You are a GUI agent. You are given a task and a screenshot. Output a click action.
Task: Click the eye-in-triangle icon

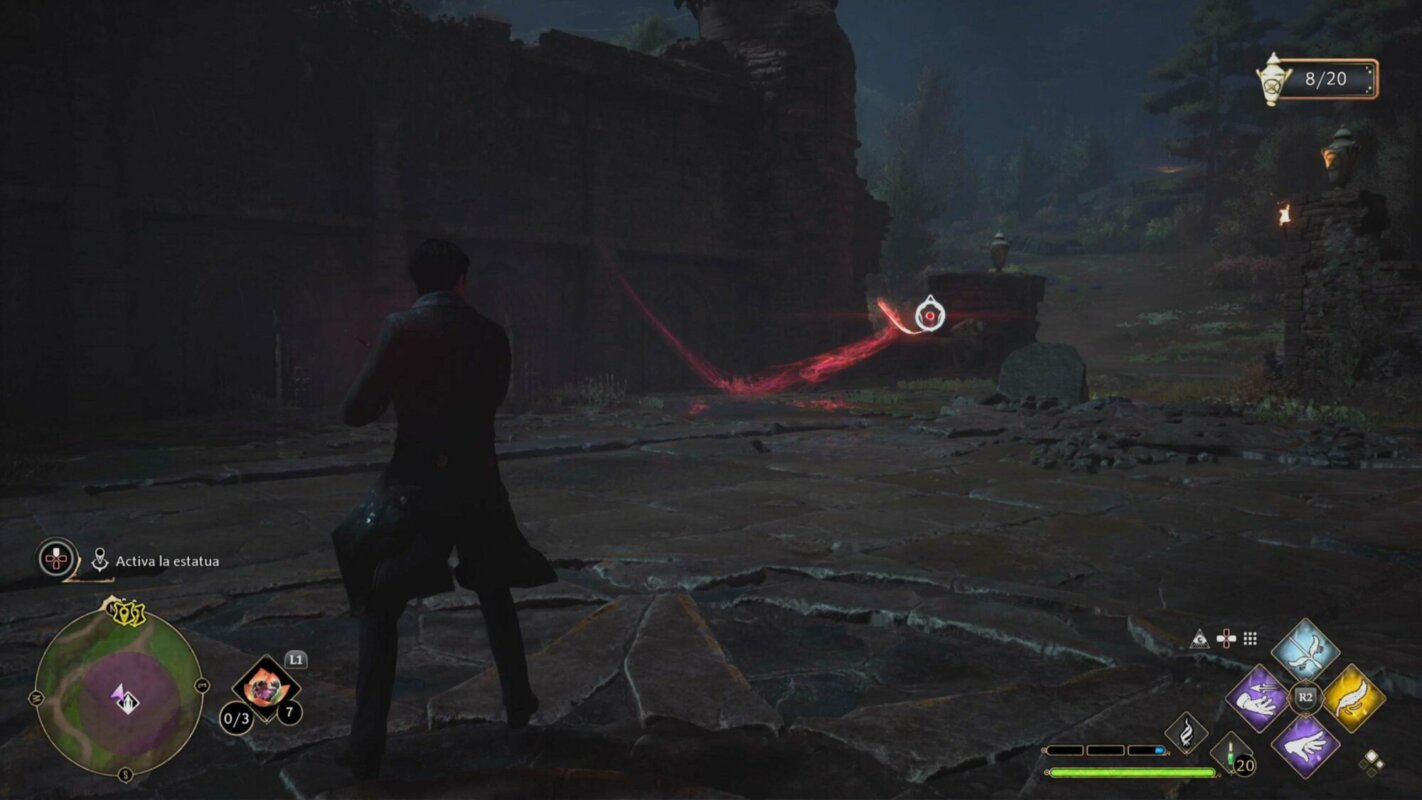pos(1200,638)
